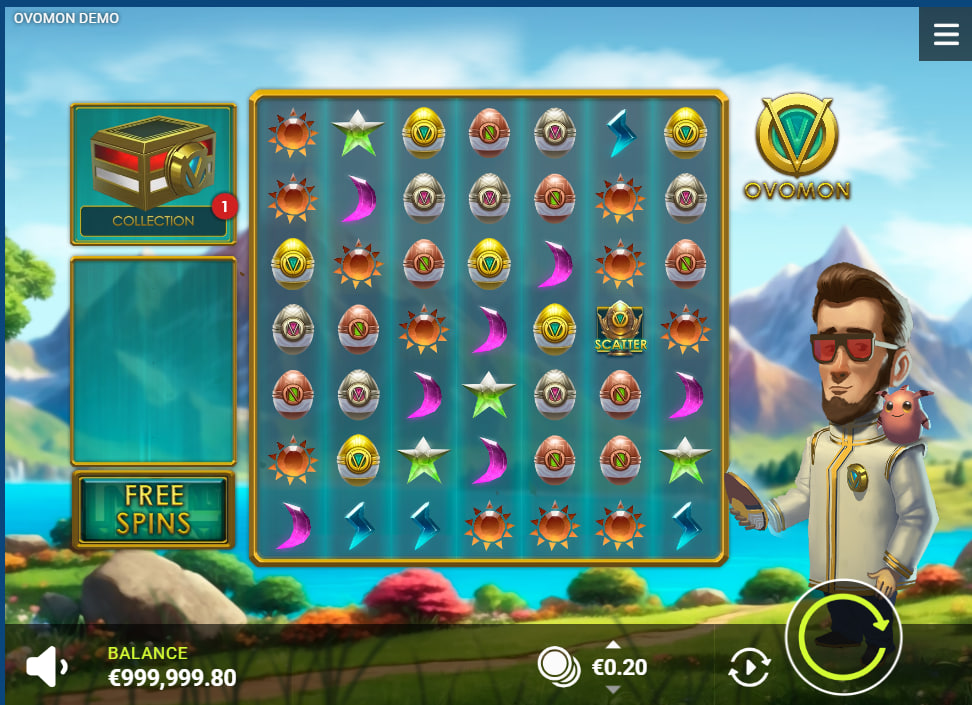Image resolution: width=972 pixels, height=705 pixels.
Task: Increase the bet with the up arrow
Action: click(x=613, y=644)
